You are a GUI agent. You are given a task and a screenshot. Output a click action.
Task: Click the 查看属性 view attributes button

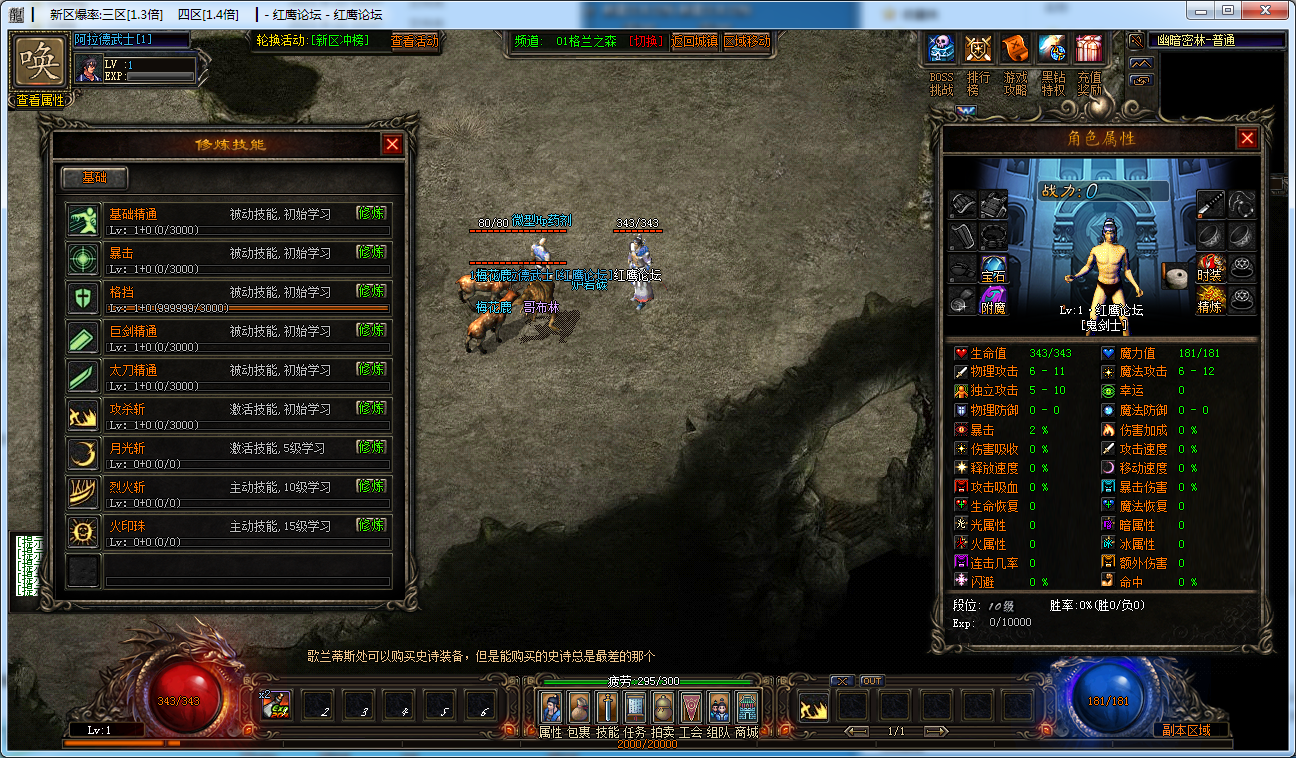(41, 100)
